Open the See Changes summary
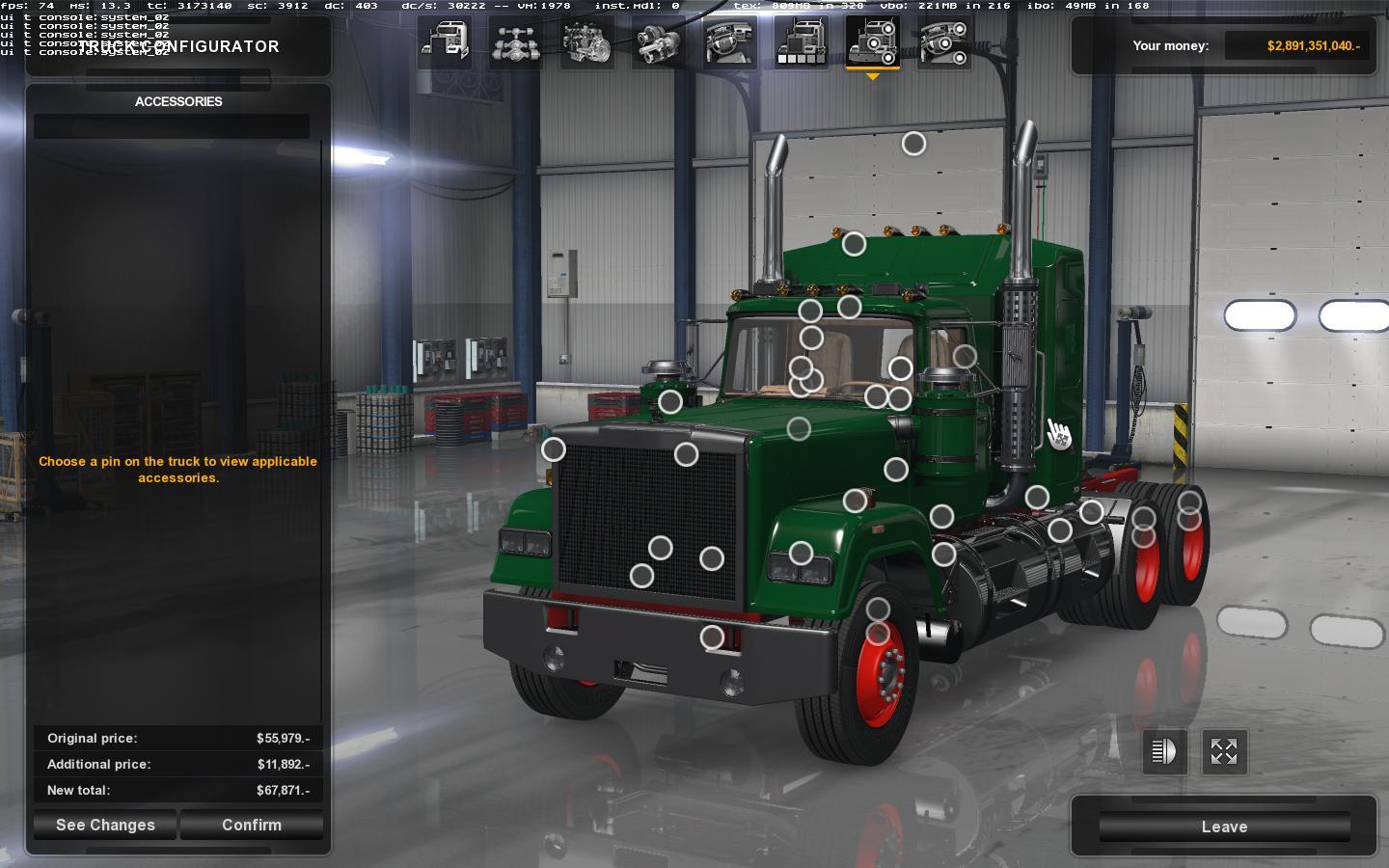 click(x=105, y=825)
